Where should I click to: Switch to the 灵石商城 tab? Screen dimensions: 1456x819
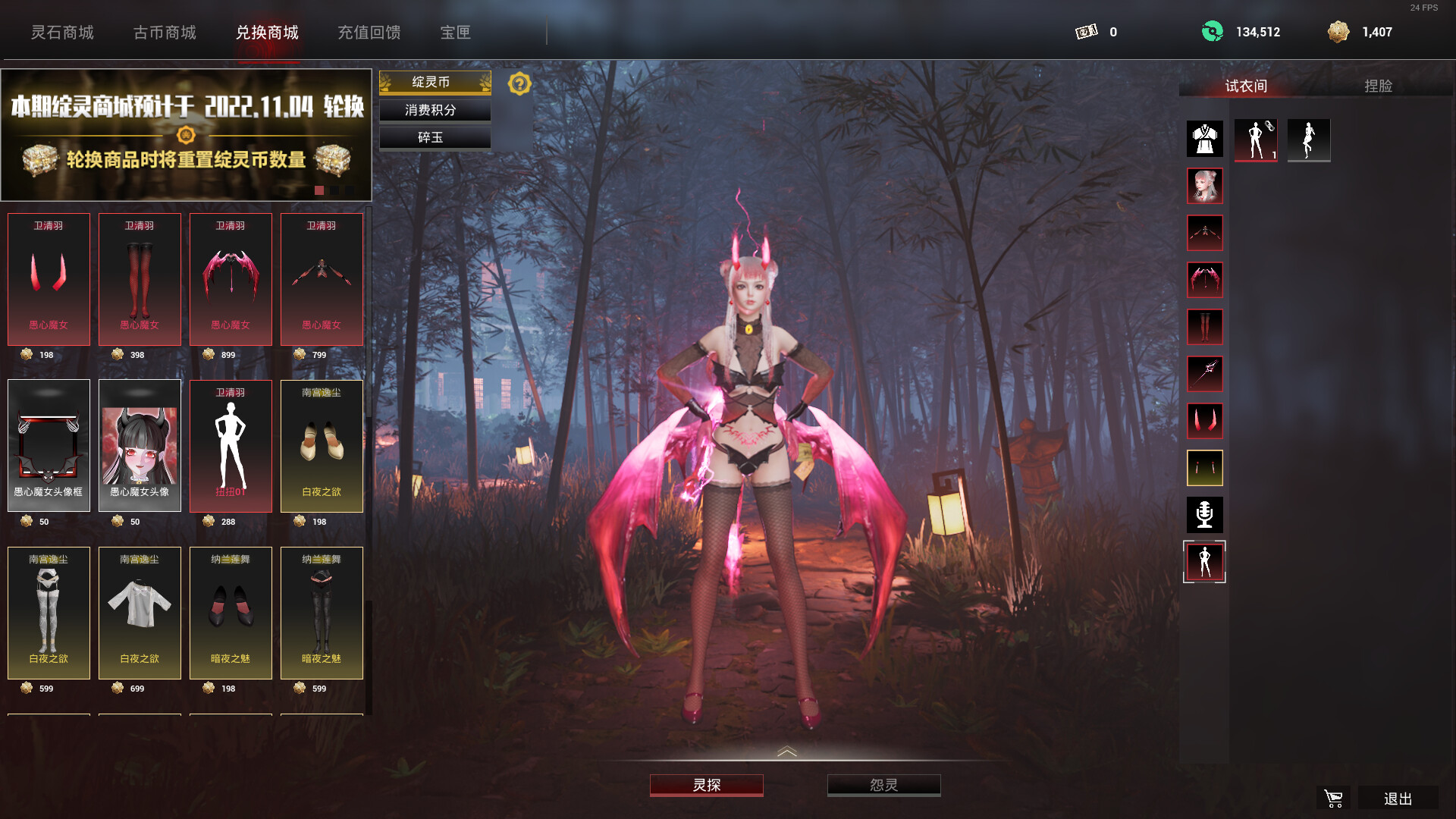point(63,33)
